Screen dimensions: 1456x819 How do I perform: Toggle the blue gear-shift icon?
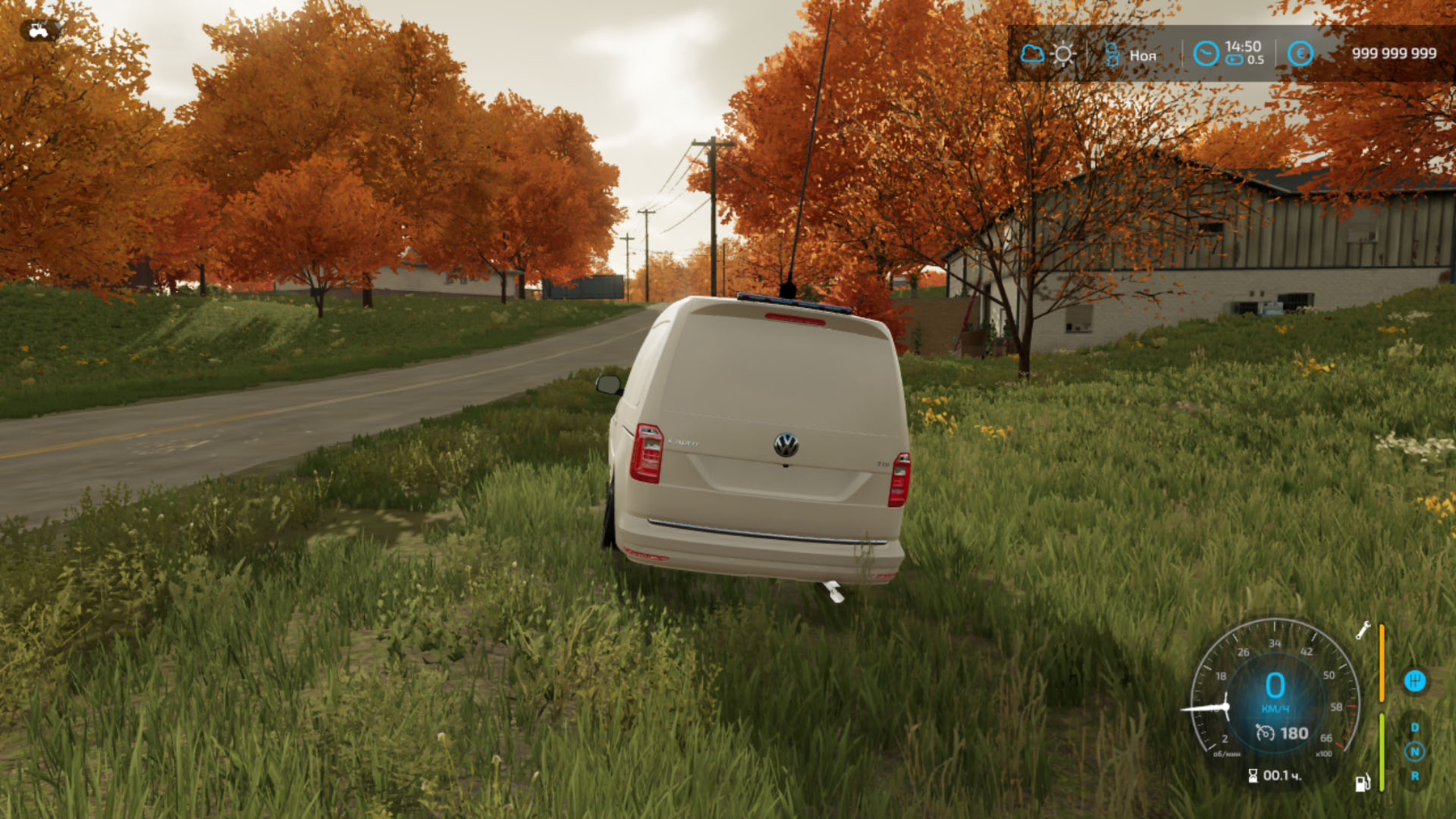[1414, 681]
